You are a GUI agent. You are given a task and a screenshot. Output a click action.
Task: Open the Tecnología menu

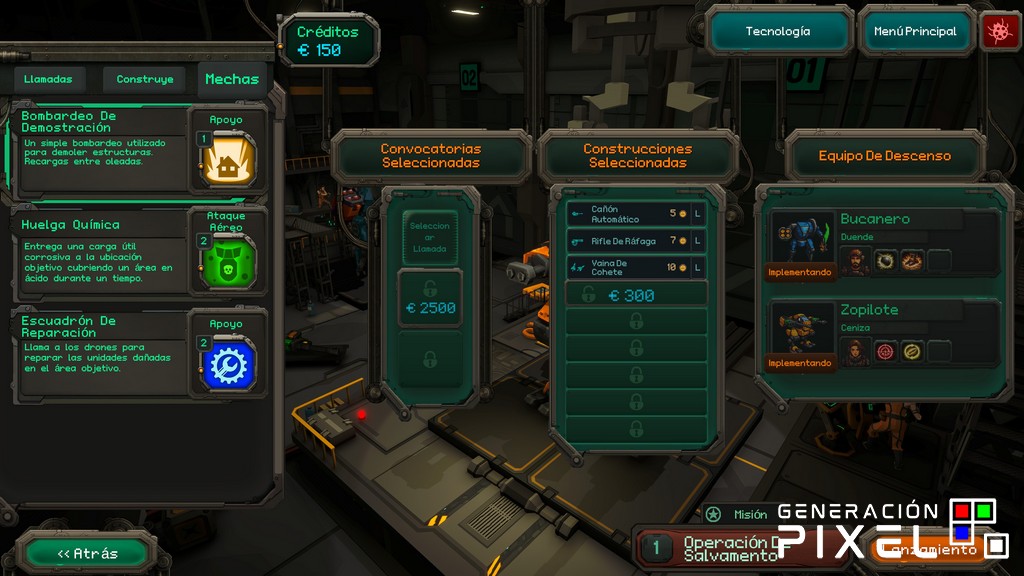point(778,32)
